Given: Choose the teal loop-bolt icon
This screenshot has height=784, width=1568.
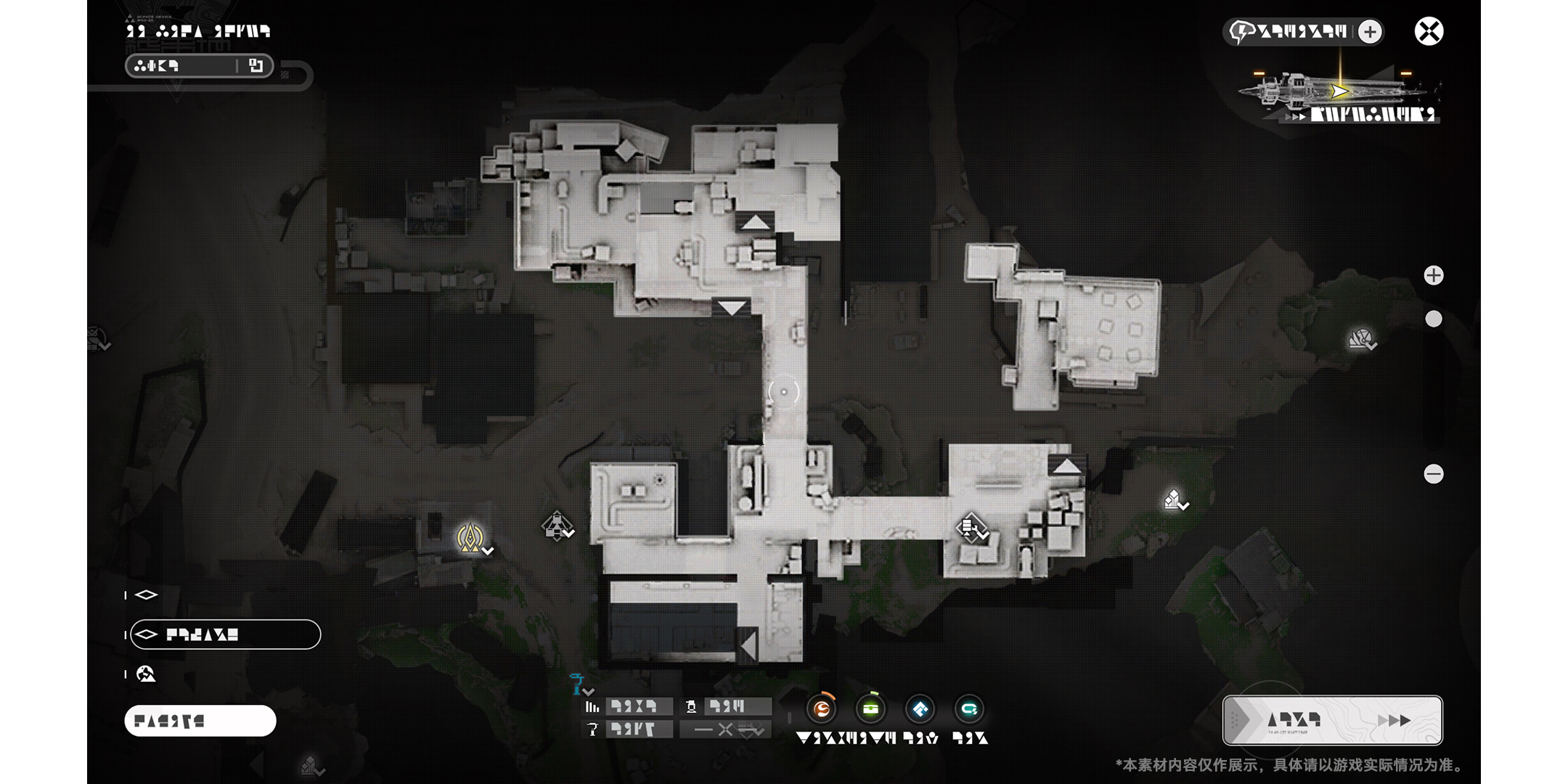Looking at the screenshot, I should coord(968,709).
